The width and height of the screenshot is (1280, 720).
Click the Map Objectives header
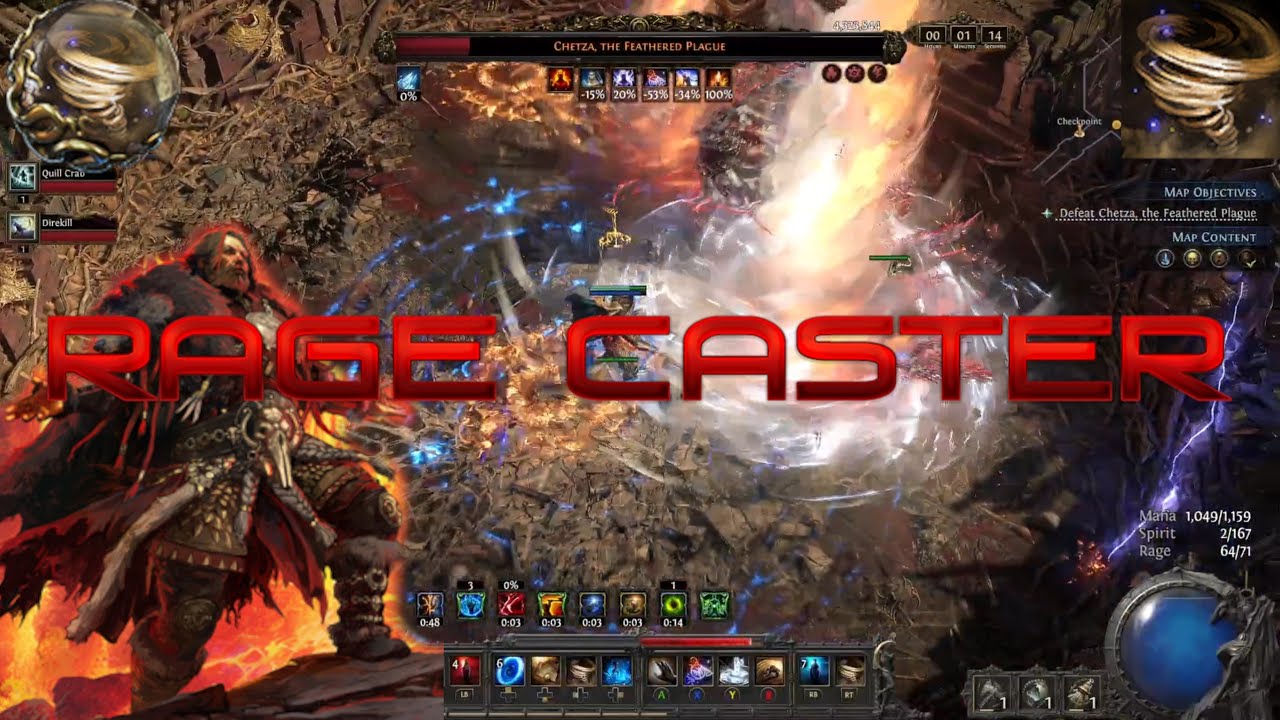point(1209,192)
